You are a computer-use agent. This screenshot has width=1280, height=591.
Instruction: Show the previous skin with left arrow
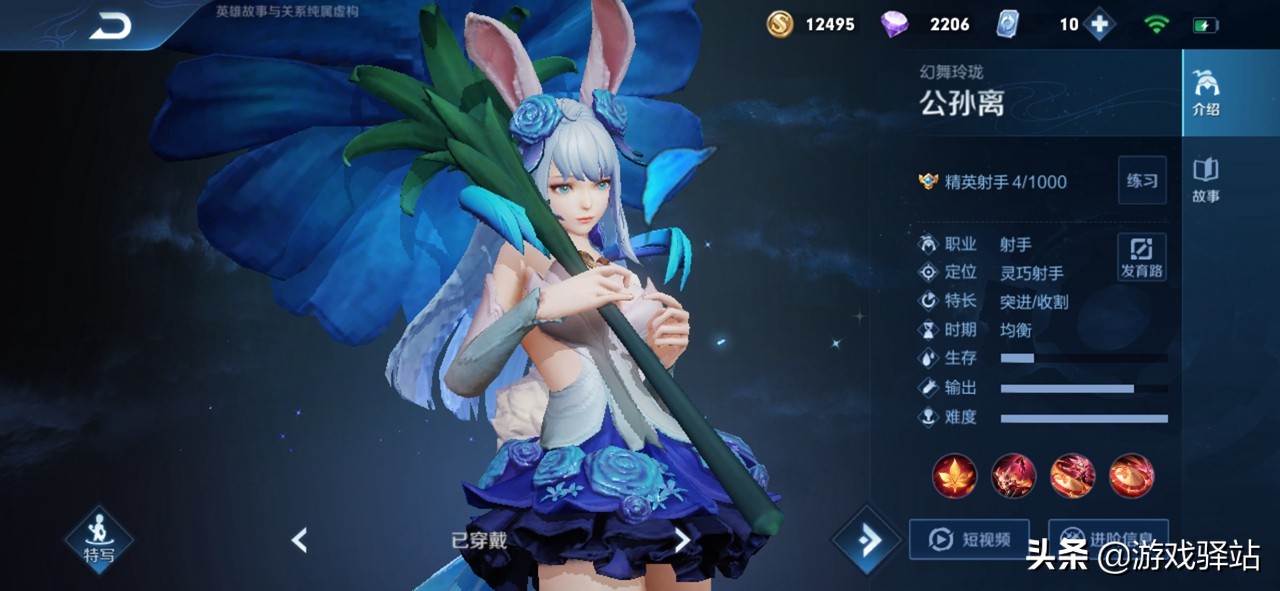coord(299,541)
